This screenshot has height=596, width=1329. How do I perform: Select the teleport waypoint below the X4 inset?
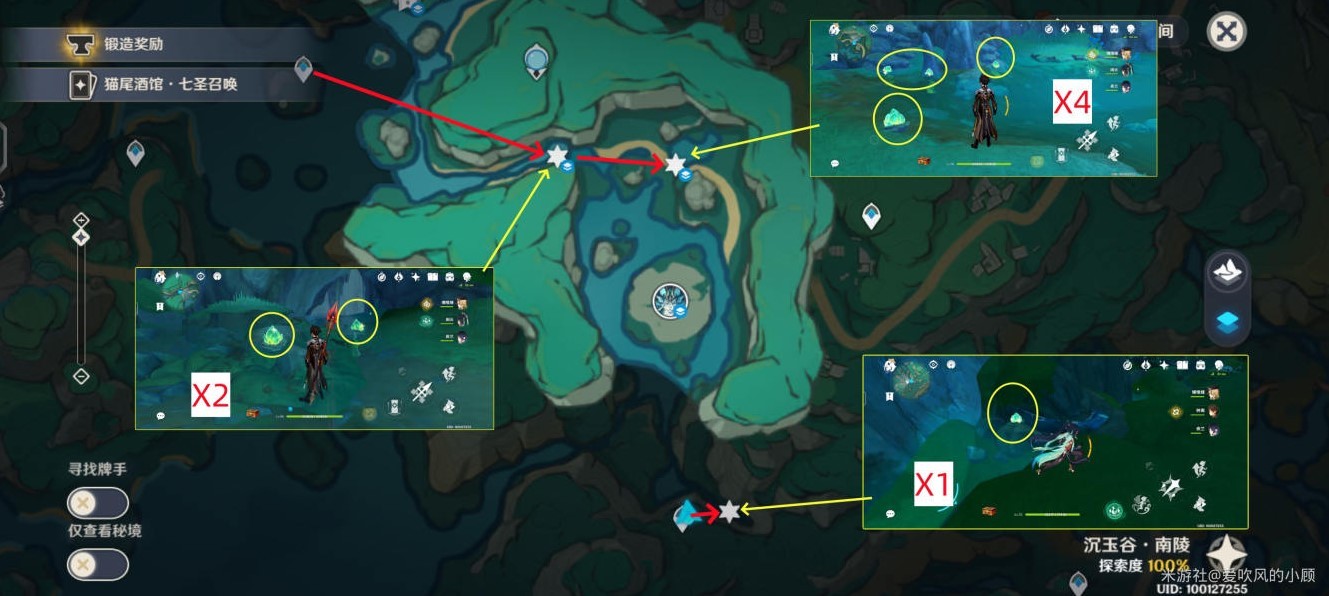click(x=872, y=215)
